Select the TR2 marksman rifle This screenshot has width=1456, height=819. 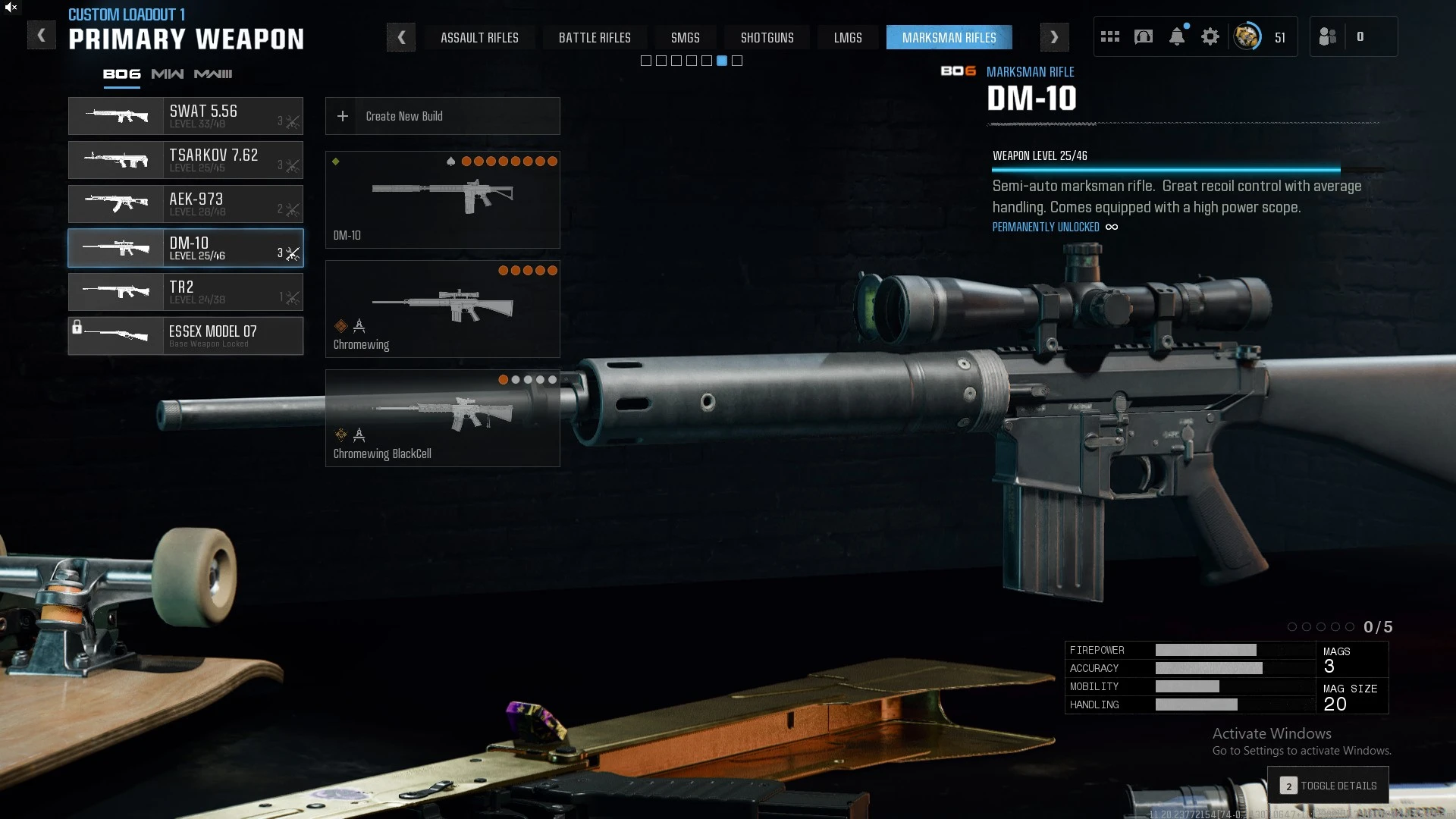[186, 292]
